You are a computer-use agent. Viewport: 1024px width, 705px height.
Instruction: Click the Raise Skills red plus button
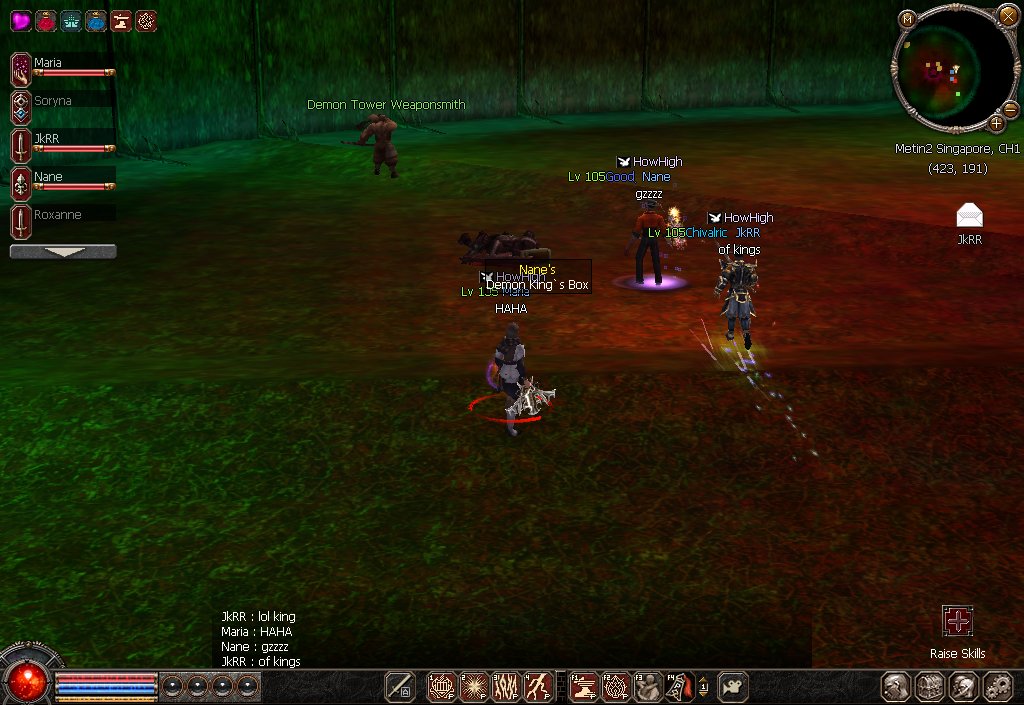coord(957,621)
